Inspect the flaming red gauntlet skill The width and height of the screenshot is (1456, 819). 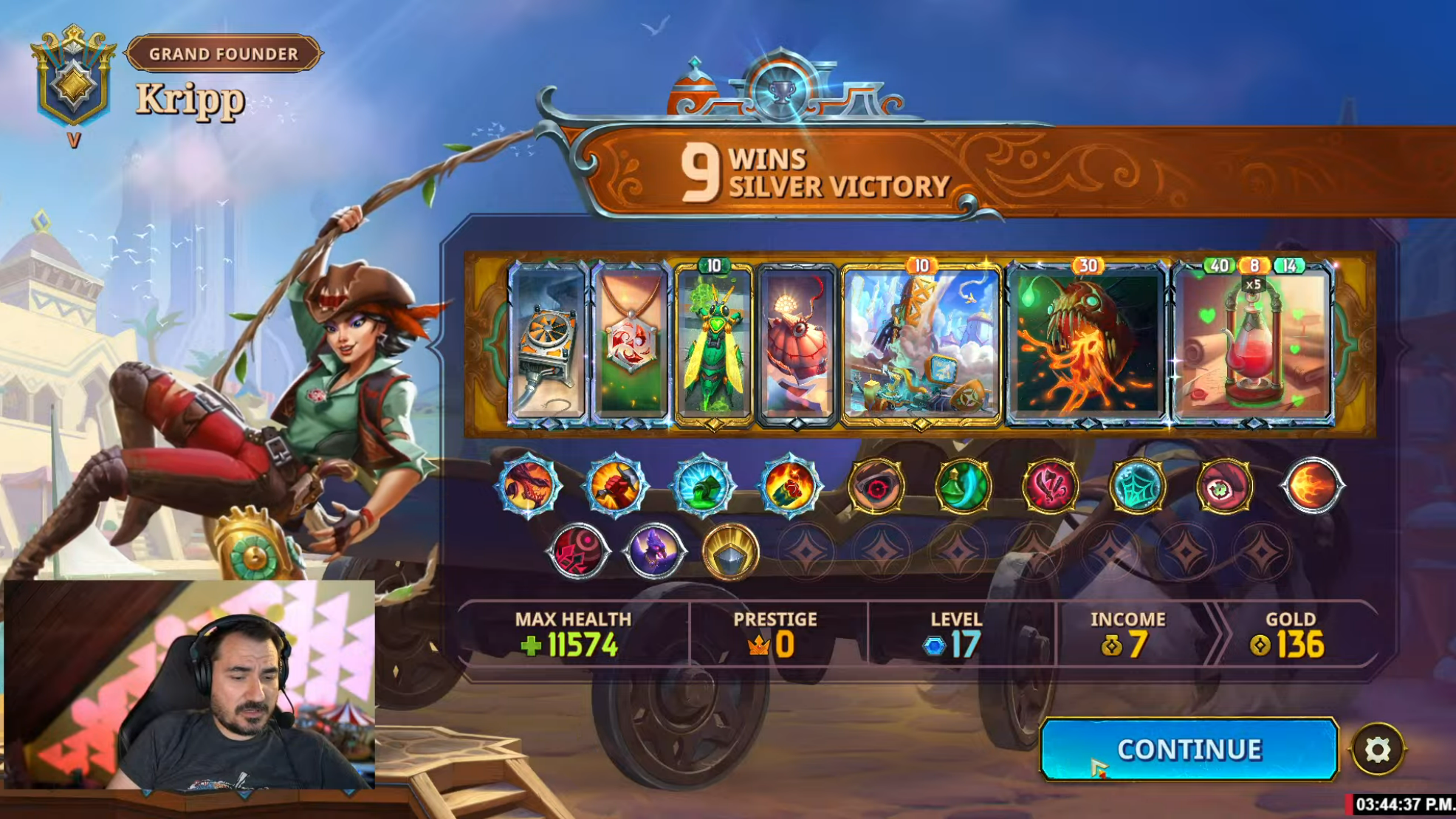pyautogui.click(x=789, y=486)
